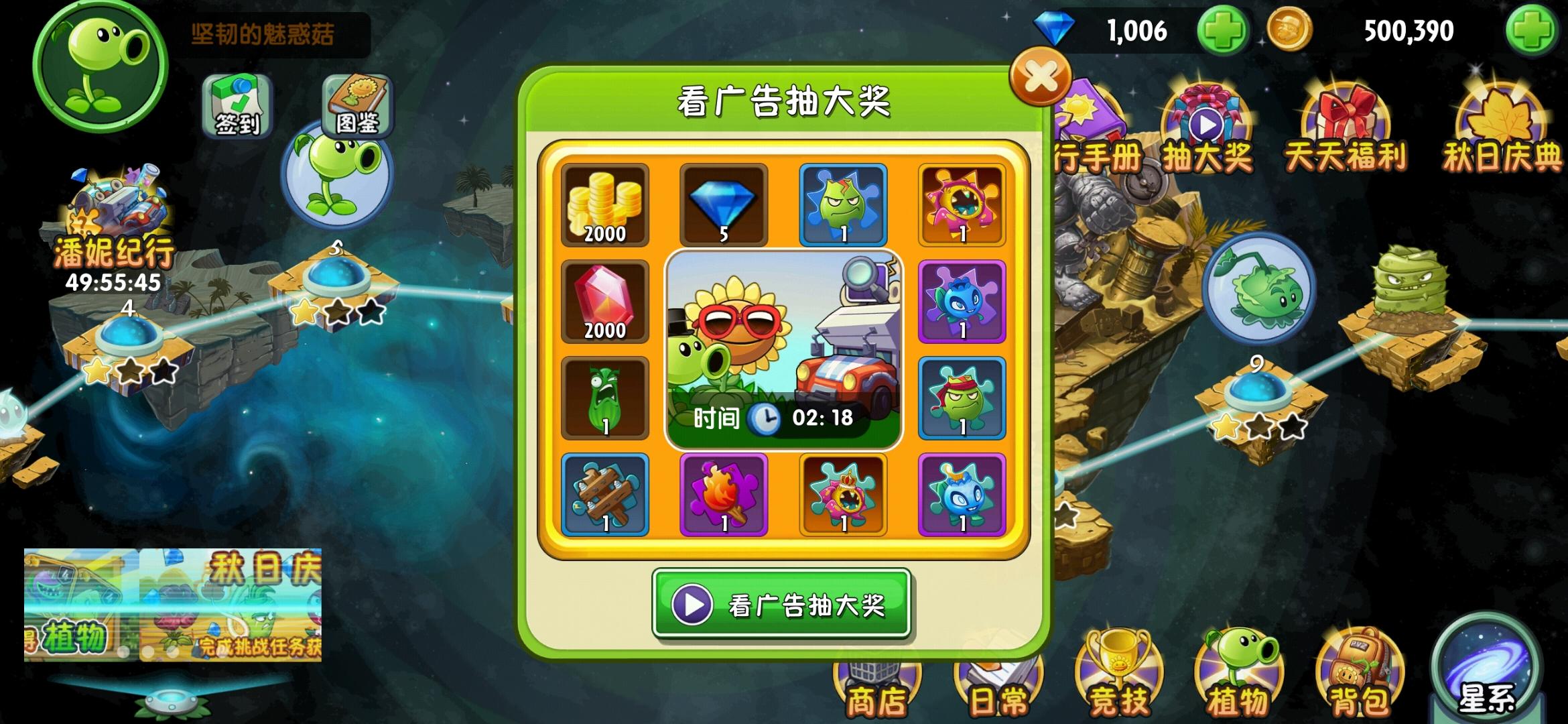Select the 2000 coins prize tile
Screen dimensions: 1568x724
604,204
